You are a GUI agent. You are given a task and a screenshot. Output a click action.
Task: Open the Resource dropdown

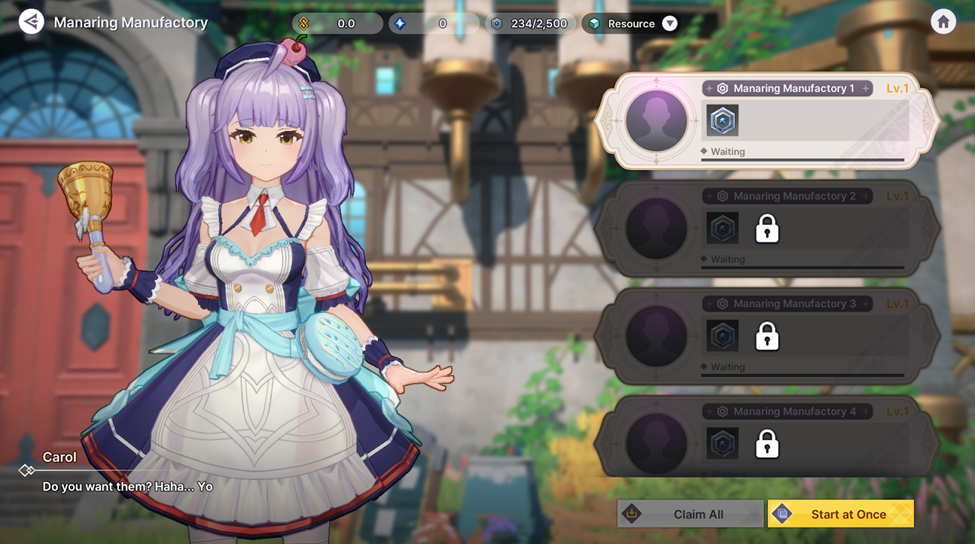[669, 23]
